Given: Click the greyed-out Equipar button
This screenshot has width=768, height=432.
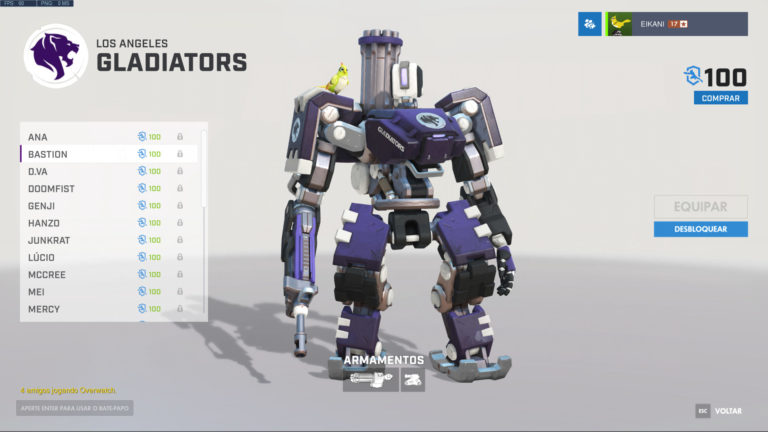Looking at the screenshot, I should [700, 207].
